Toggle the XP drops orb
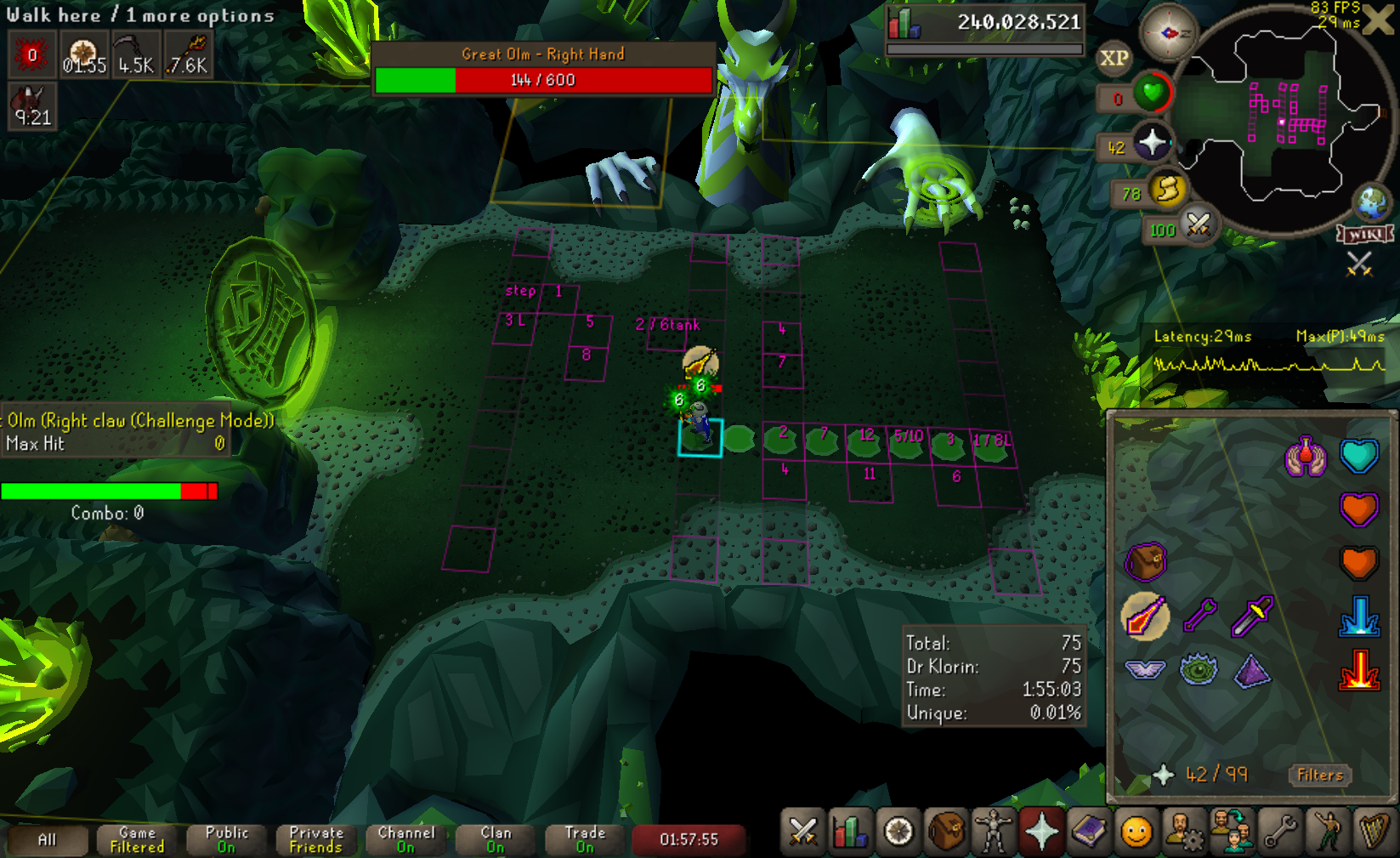Image resolution: width=1400 pixels, height=858 pixels. (1114, 58)
